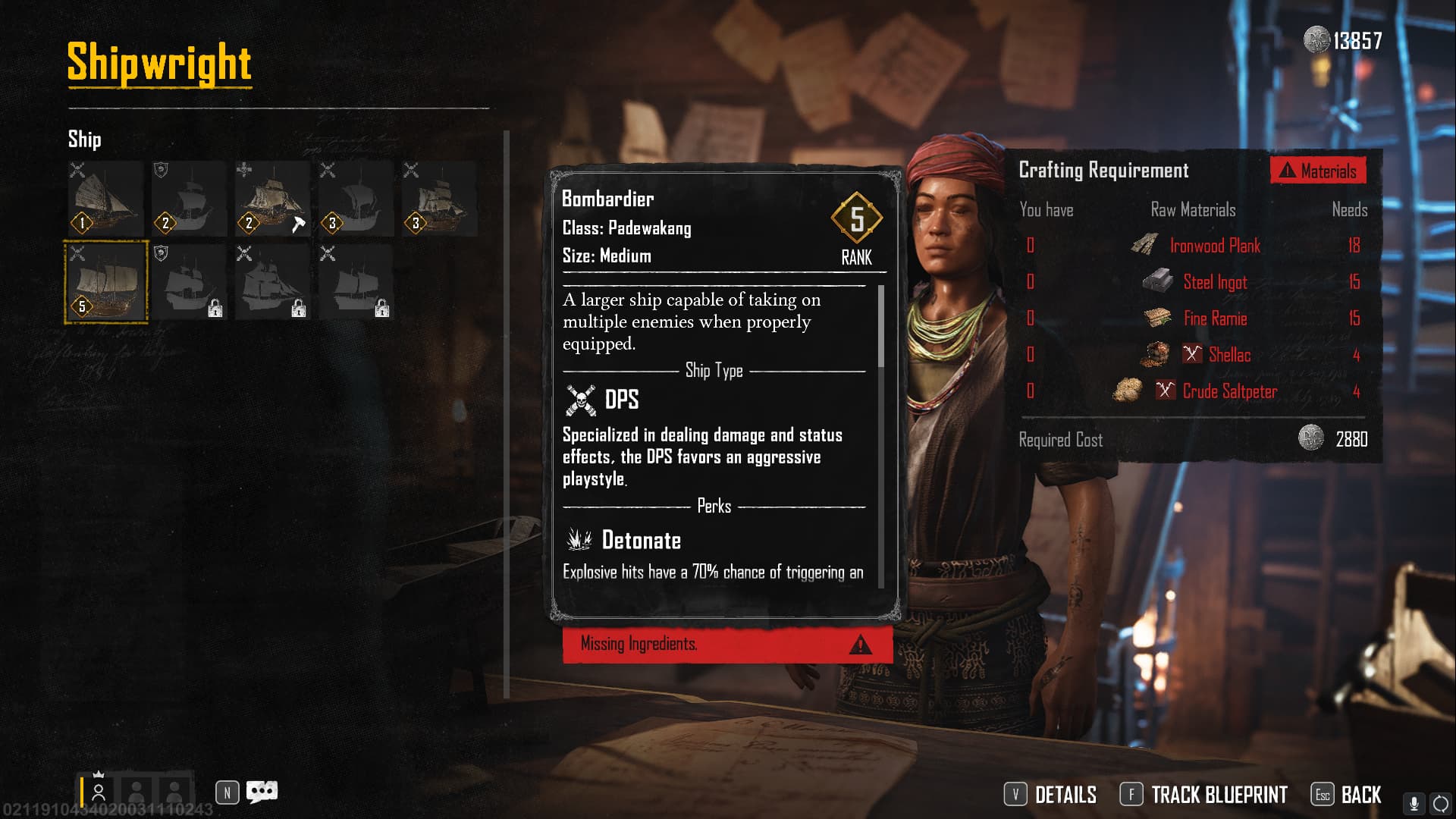Select the rank 1 ship tile
Image resolution: width=1456 pixels, height=819 pixels.
(x=106, y=199)
